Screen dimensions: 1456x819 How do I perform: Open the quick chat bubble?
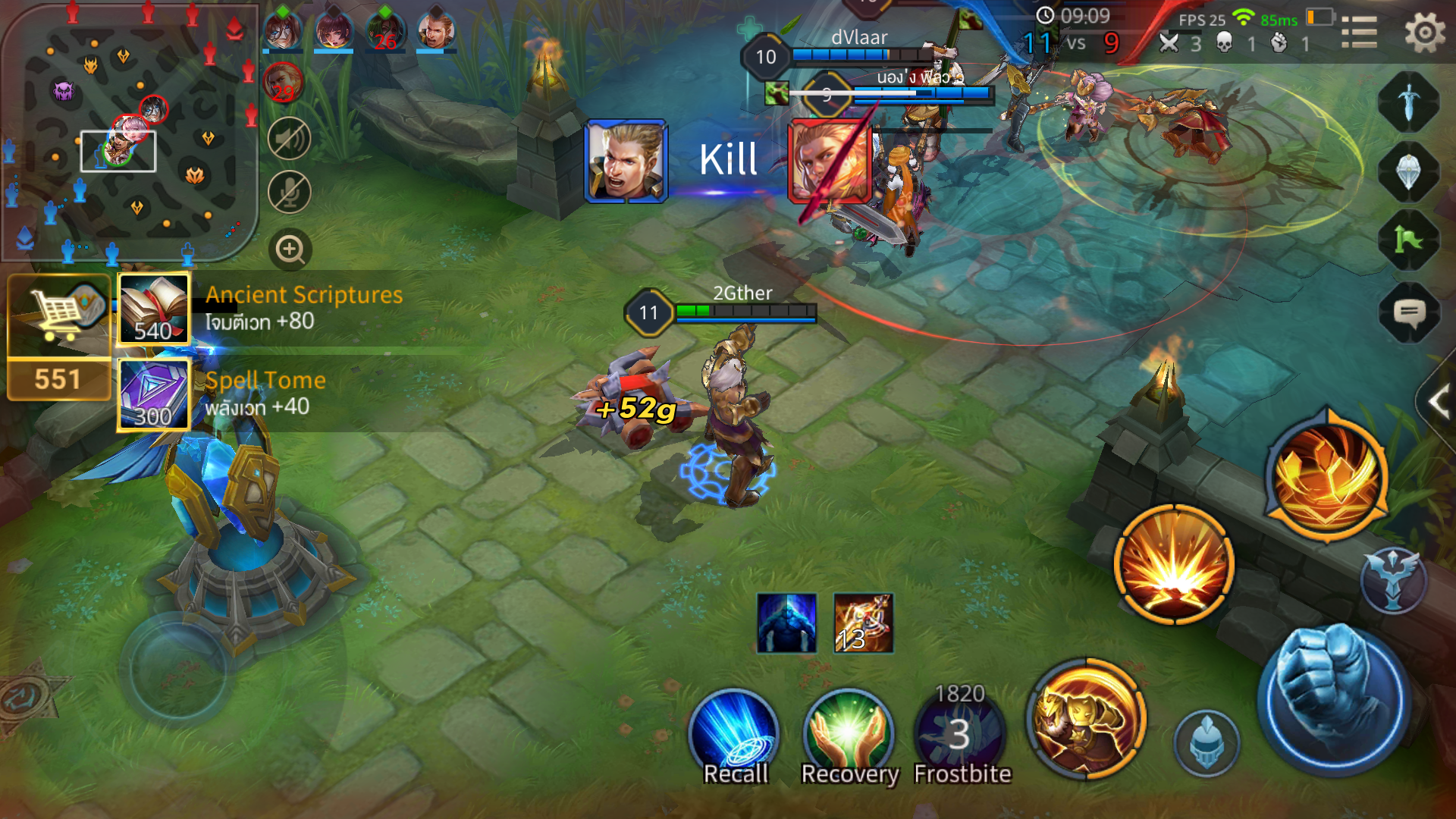click(1409, 312)
